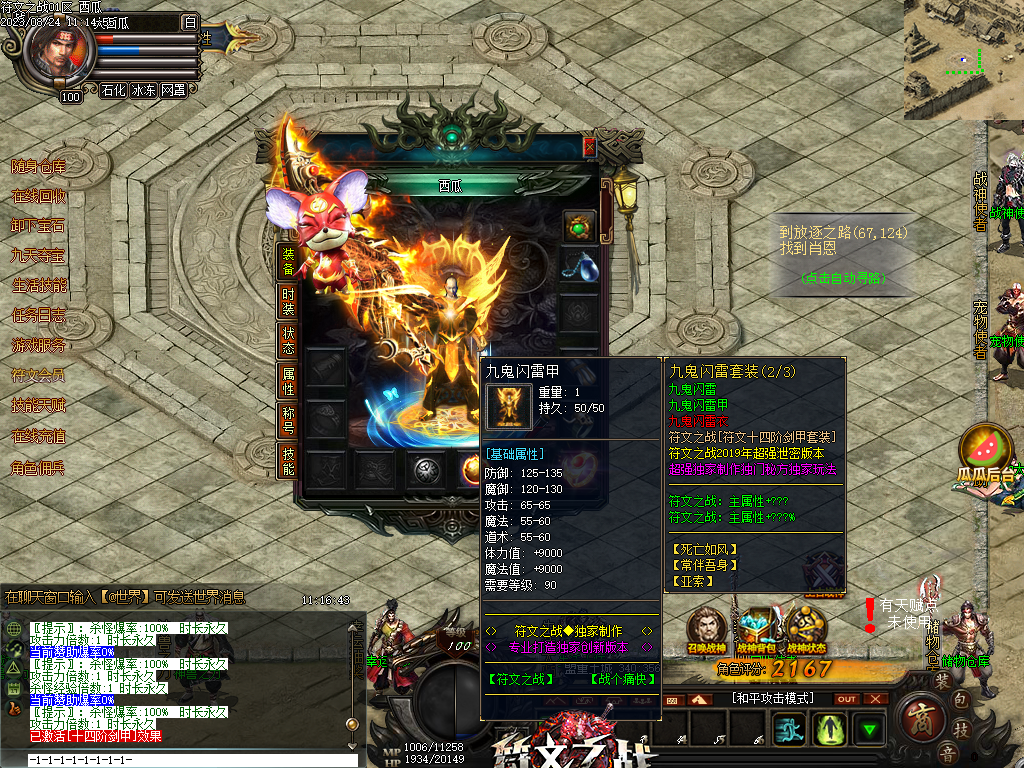Open the 状态 status tab

[288, 340]
